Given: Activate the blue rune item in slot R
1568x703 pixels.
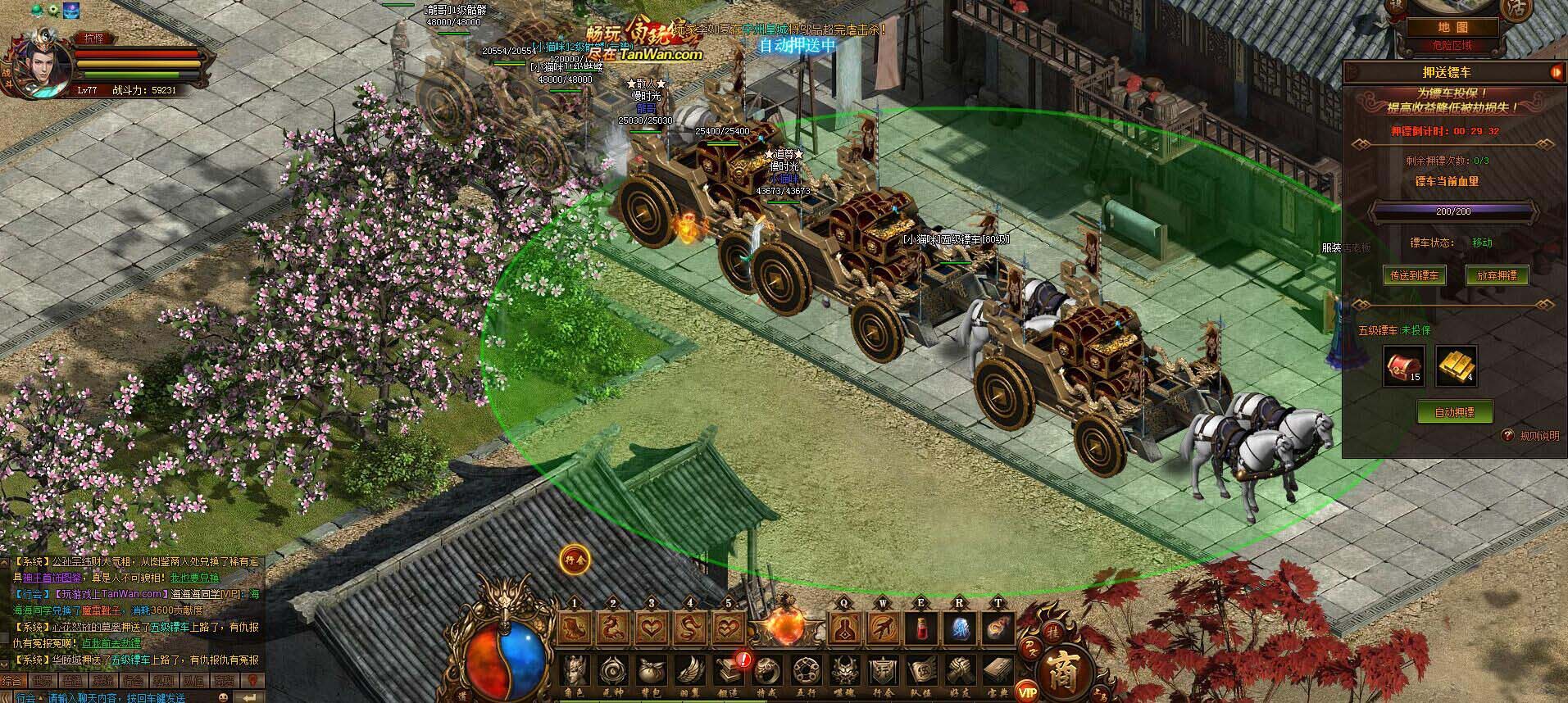Looking at the screenshot, I should pyautogui.click(x=960, y=629).
